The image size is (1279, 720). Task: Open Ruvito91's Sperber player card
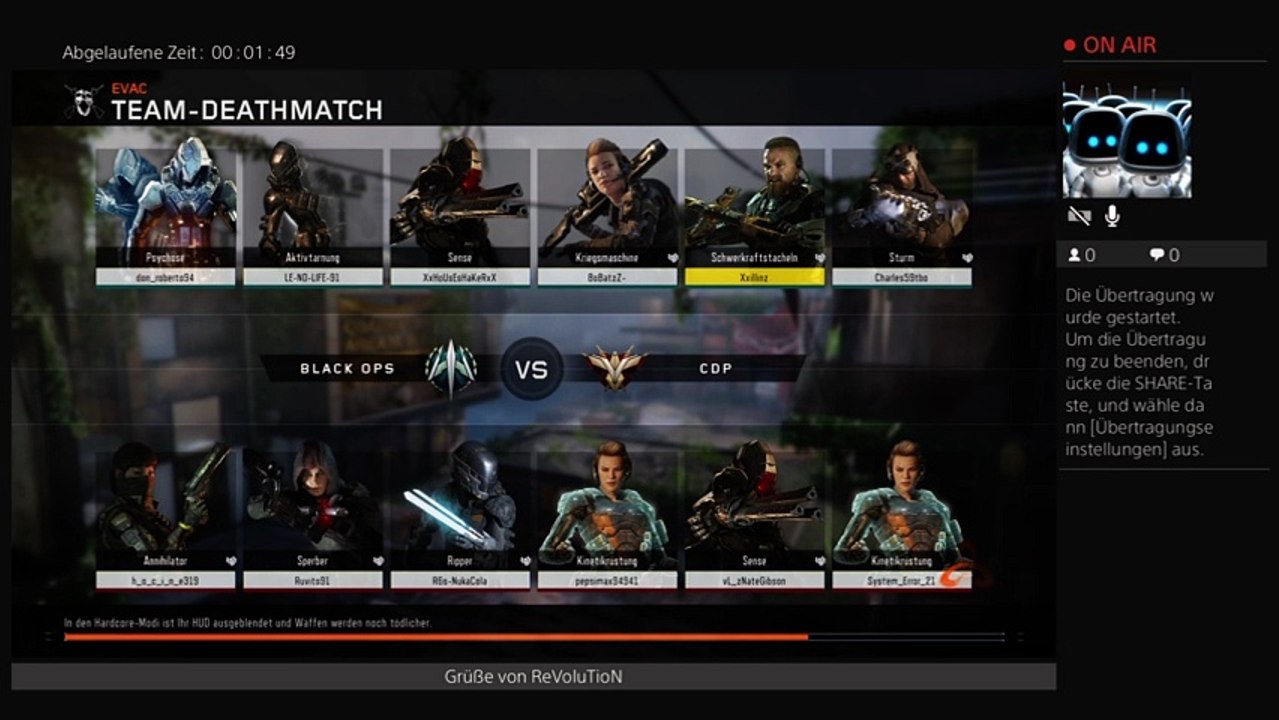[313, 517]
